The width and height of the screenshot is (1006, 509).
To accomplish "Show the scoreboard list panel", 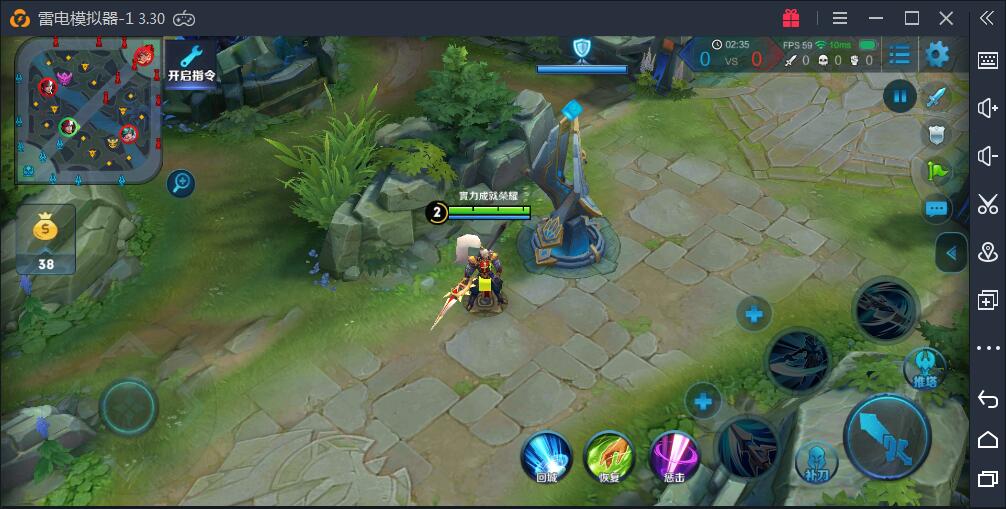I will pos(899,54).
